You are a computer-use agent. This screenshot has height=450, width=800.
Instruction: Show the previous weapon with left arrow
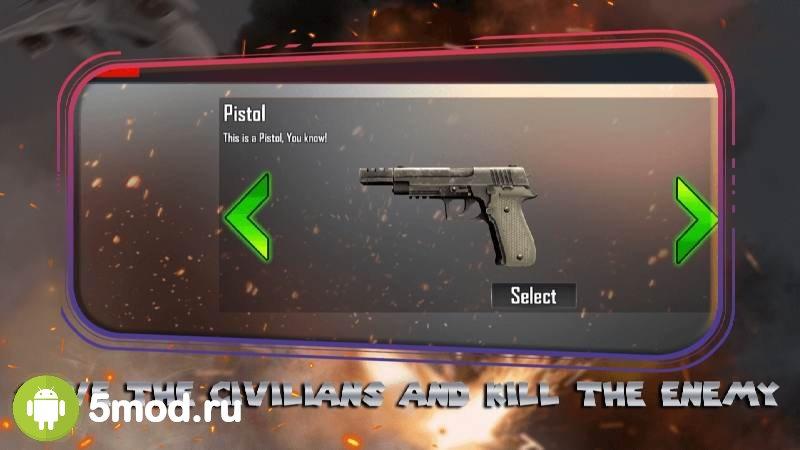pos(246,218)
